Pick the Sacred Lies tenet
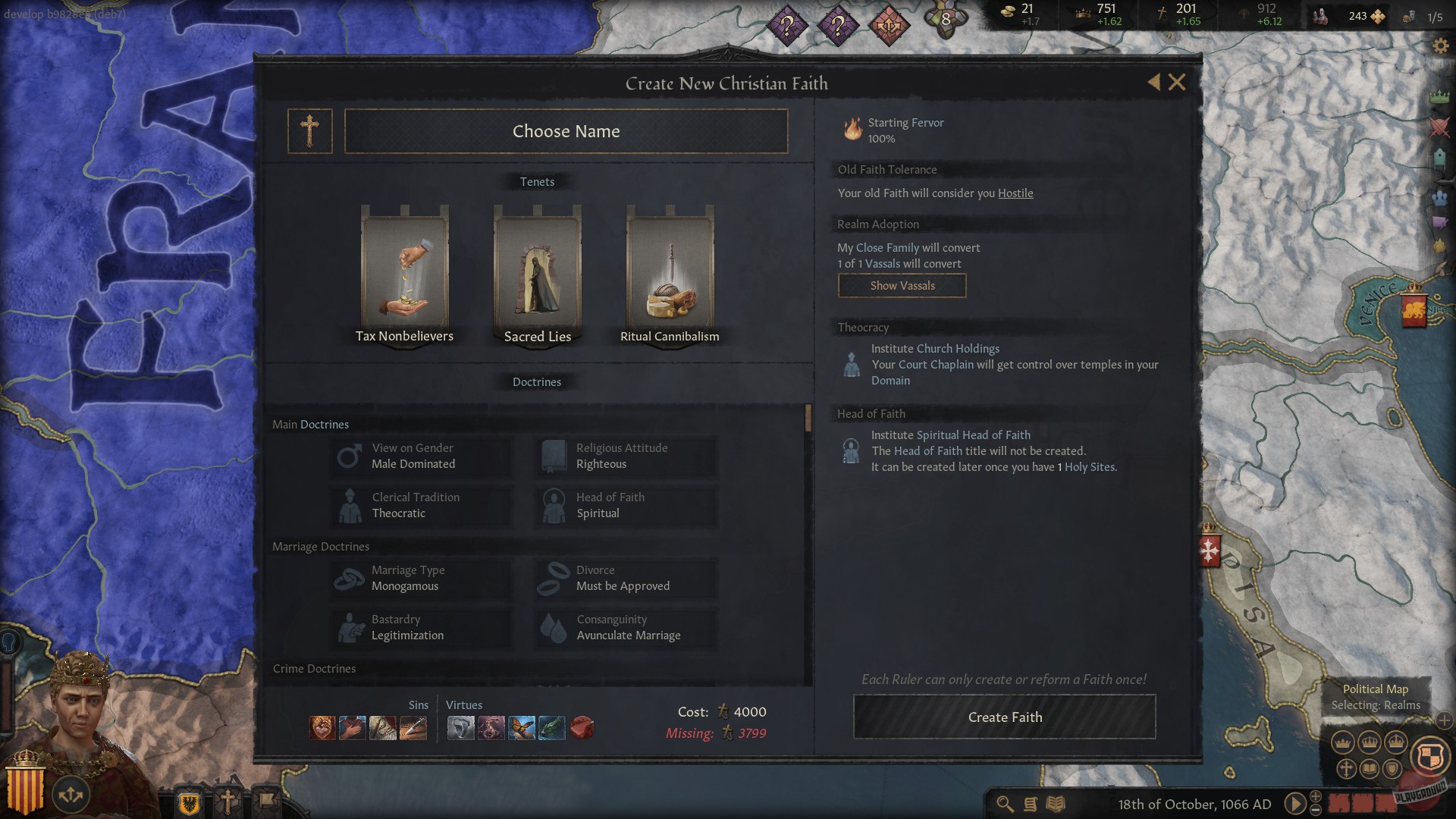Screen dimensions: 1456x819 pyautogui.click(x=536, y=273)
